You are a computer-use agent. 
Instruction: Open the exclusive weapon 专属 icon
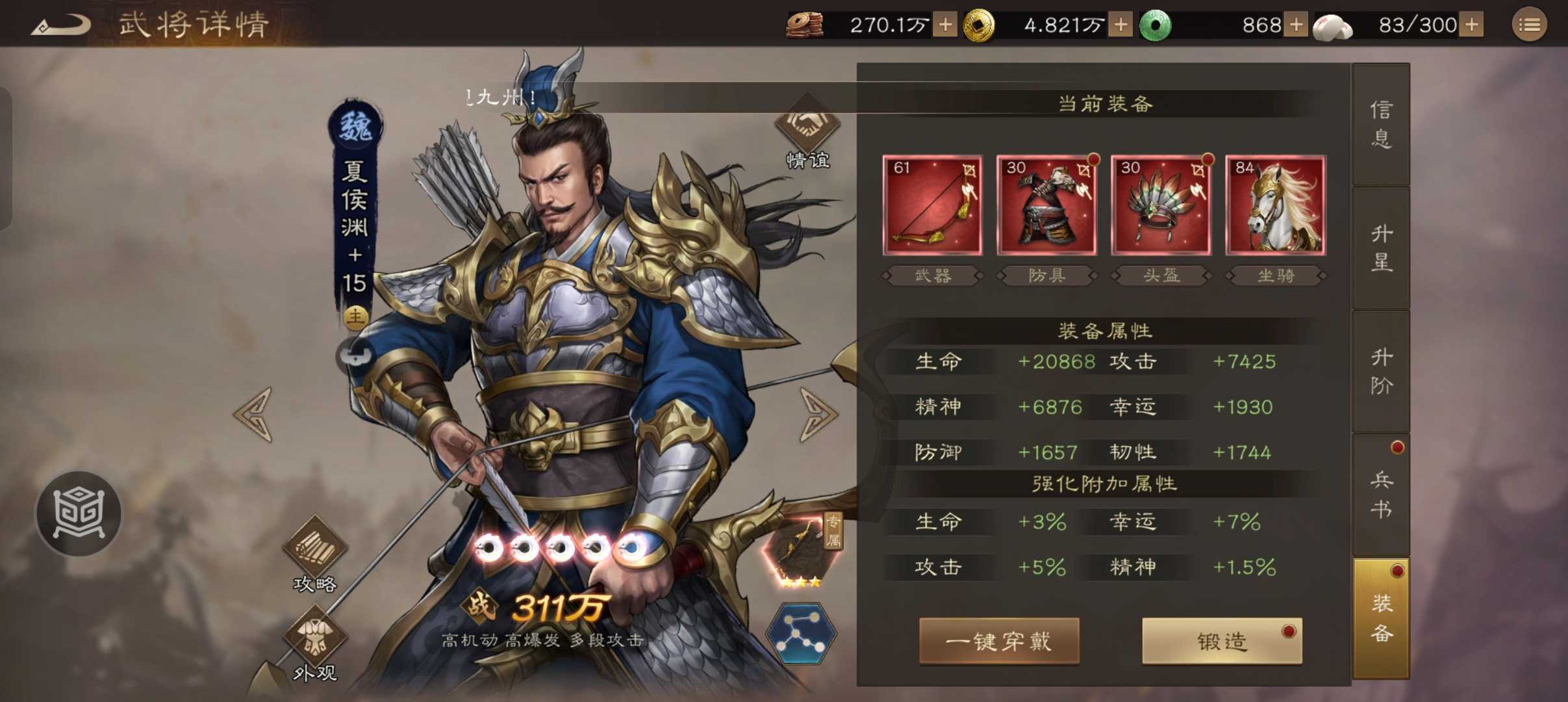click(x=802, y=551)
